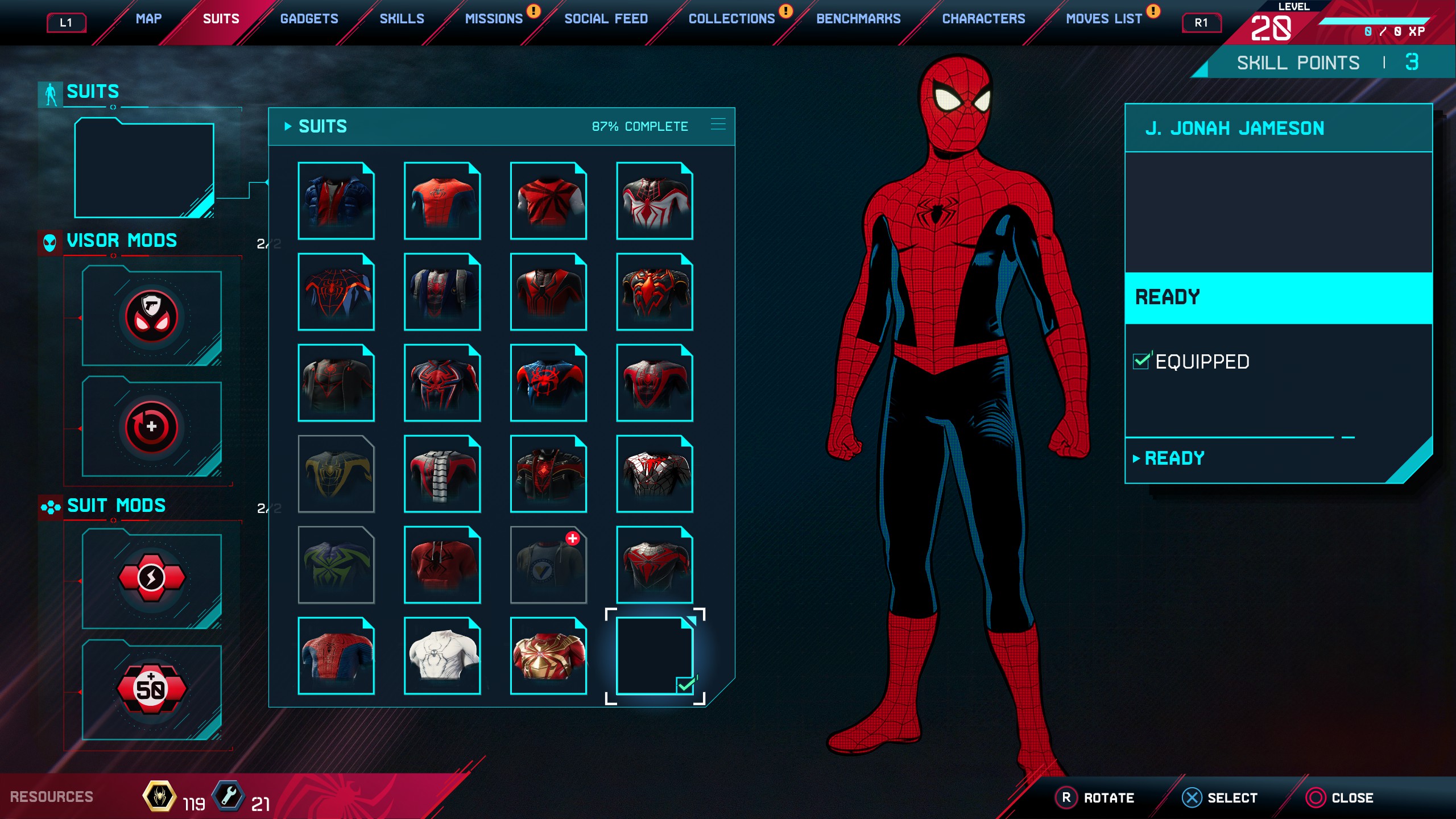Select the +50 suit mod slot
Image resolution: width=1456 pixels, height=819 pixels.
(151, 689)
